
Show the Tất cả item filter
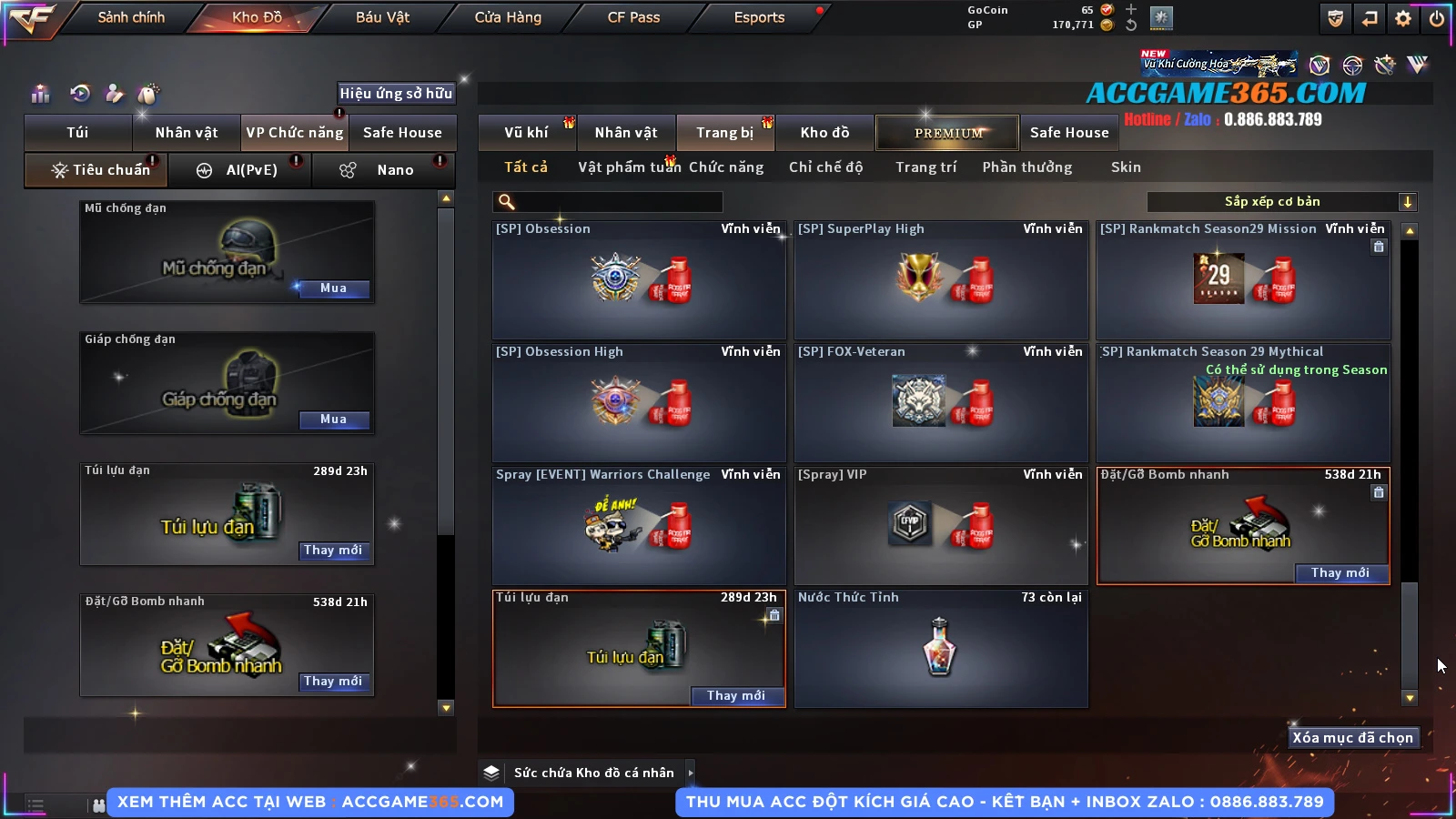pos(526,167)
